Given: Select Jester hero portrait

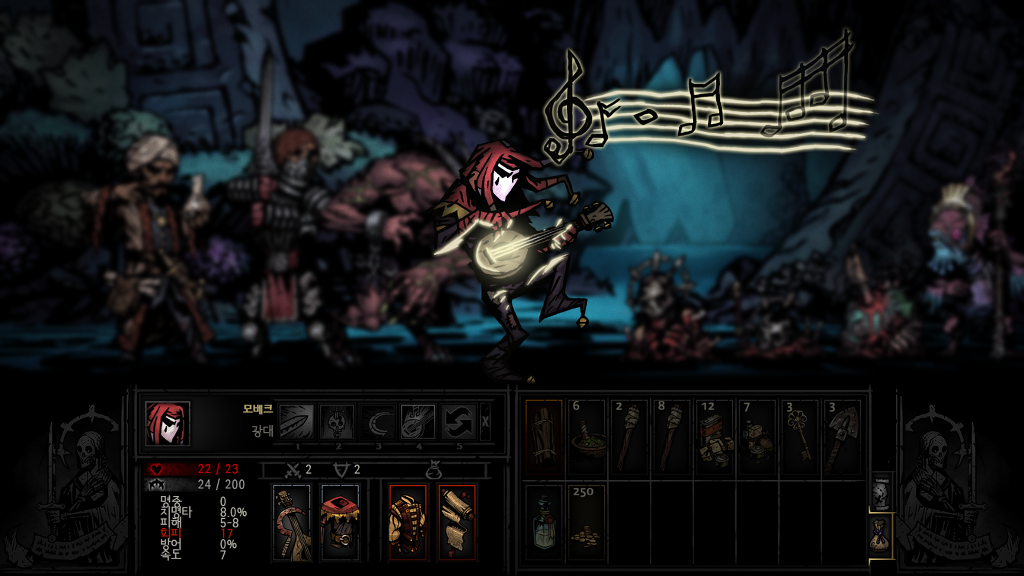Looking at the screenshot, I should tap(167, 422).
